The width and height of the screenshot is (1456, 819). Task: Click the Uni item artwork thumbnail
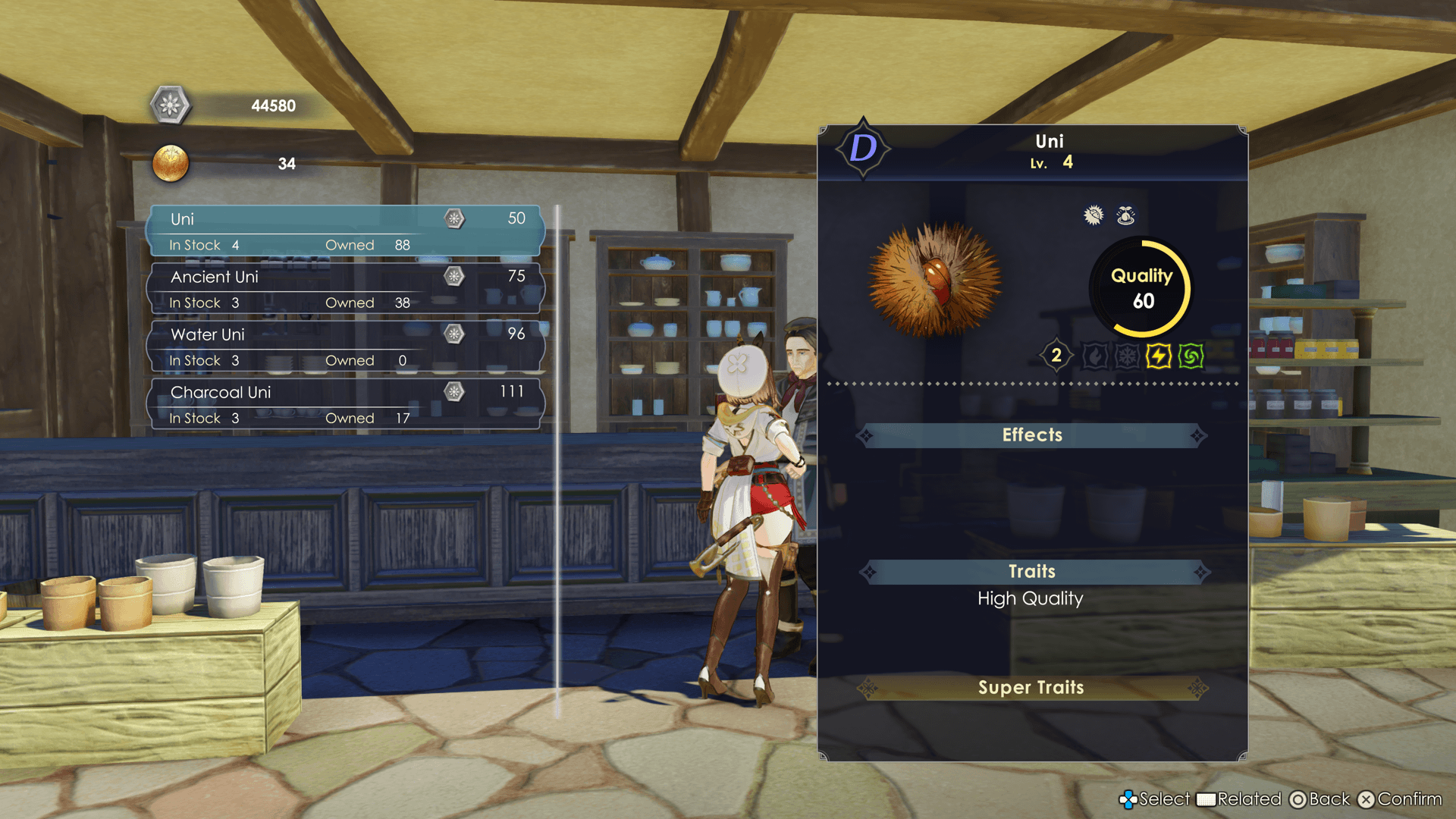point(936,280)
